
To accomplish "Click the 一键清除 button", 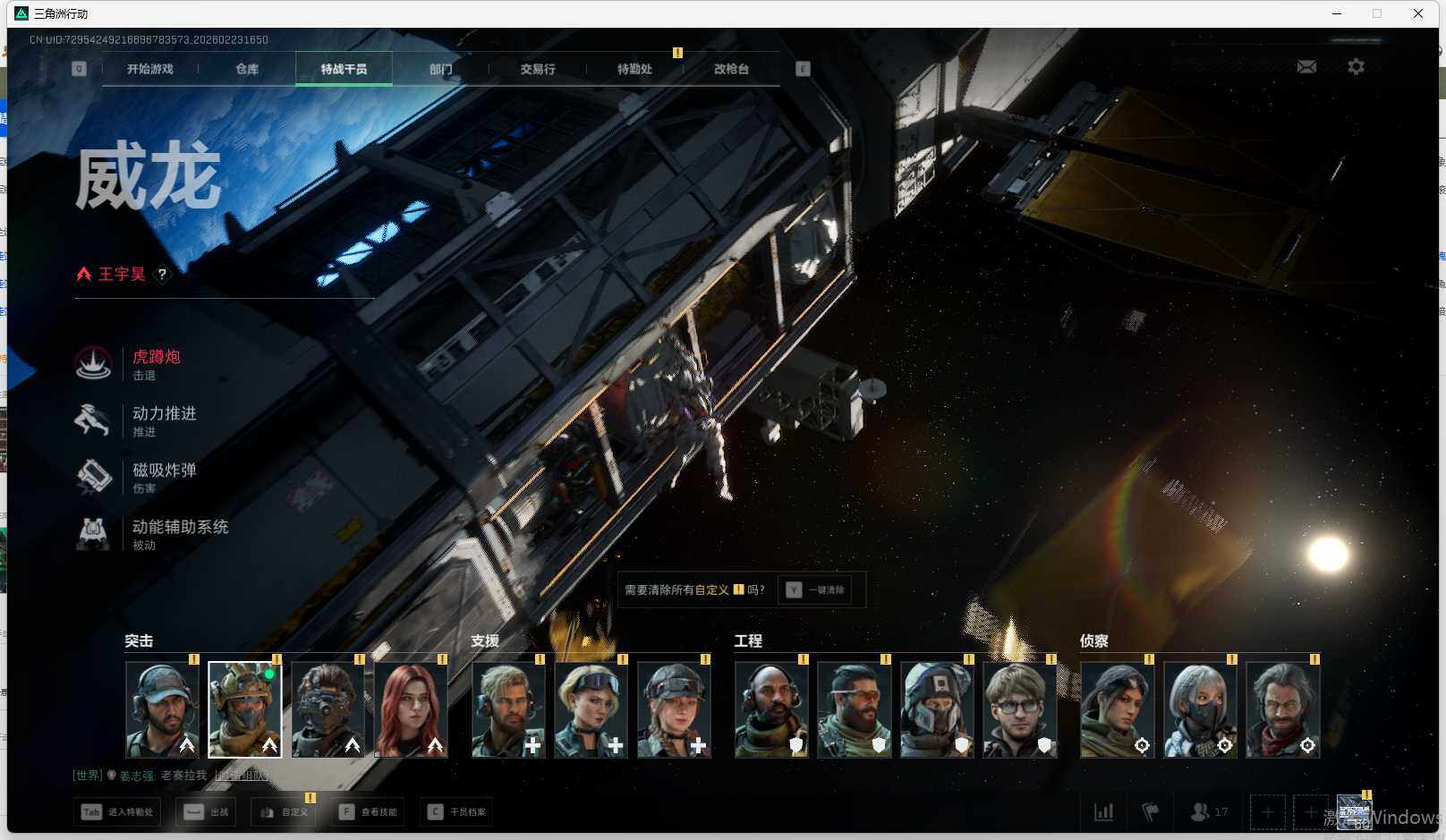I will 816,590.
